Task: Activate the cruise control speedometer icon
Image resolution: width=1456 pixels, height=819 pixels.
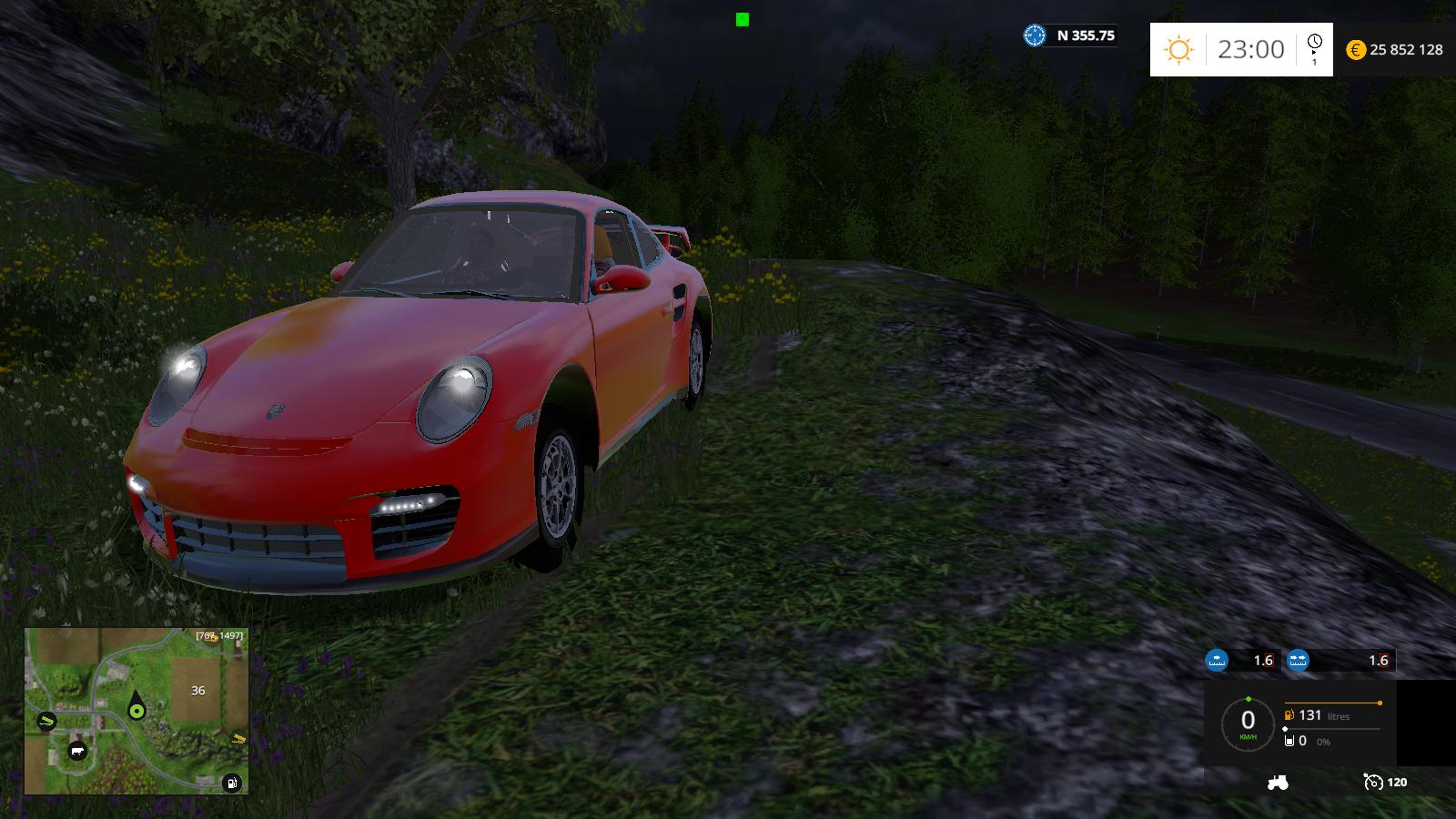Action: pos(1372,782)
